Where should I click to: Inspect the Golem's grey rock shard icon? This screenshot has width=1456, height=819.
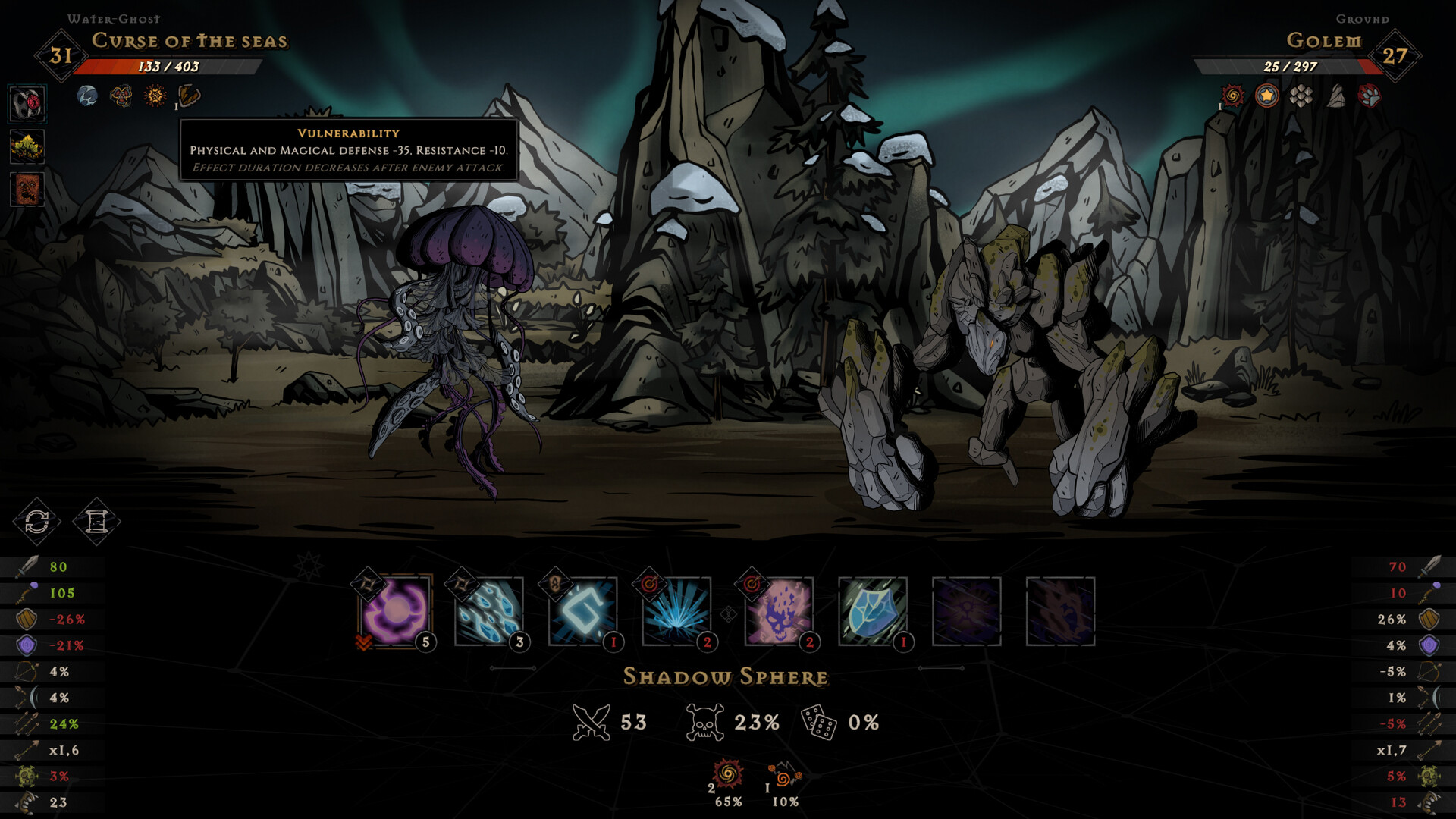1336,96
